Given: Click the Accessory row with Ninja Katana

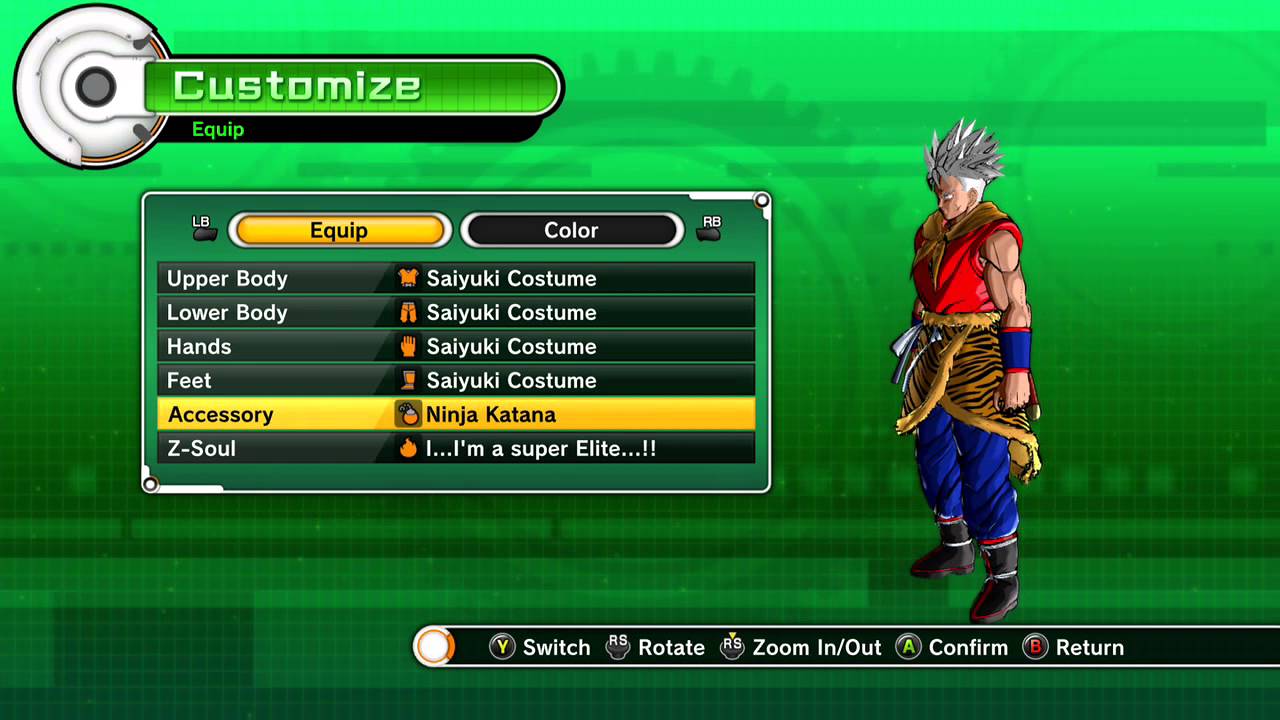Looking at the screenshot, I should (456, 414).
